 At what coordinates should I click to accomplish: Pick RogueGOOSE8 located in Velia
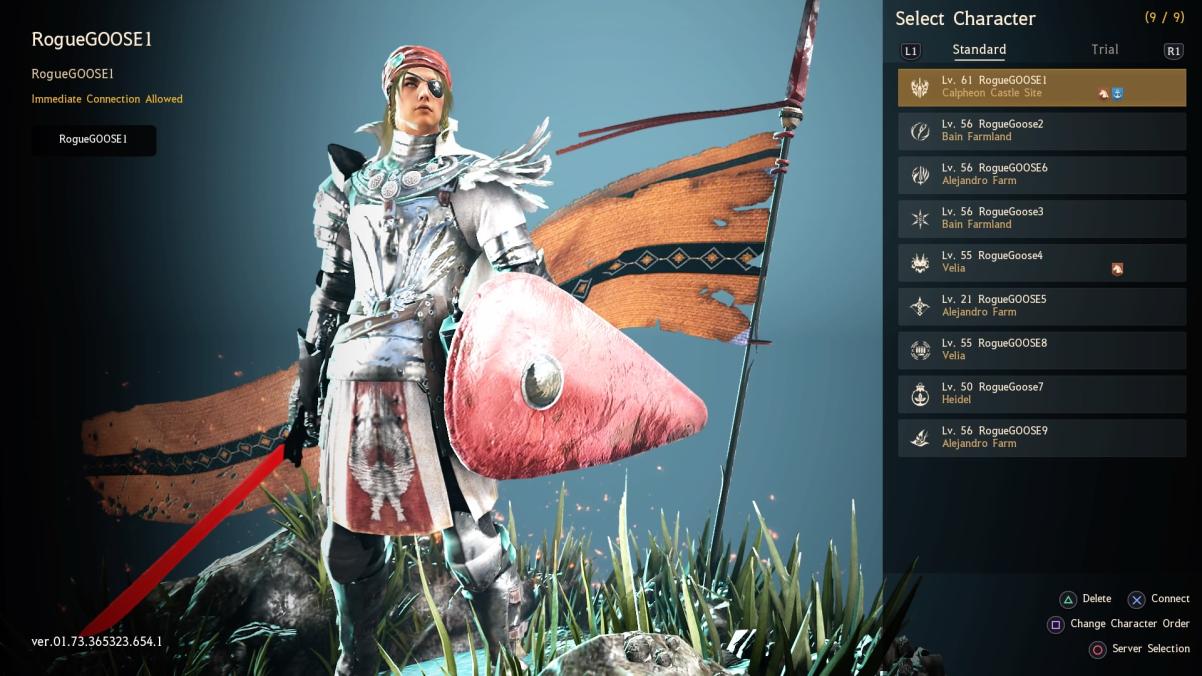pos(1041,350)
